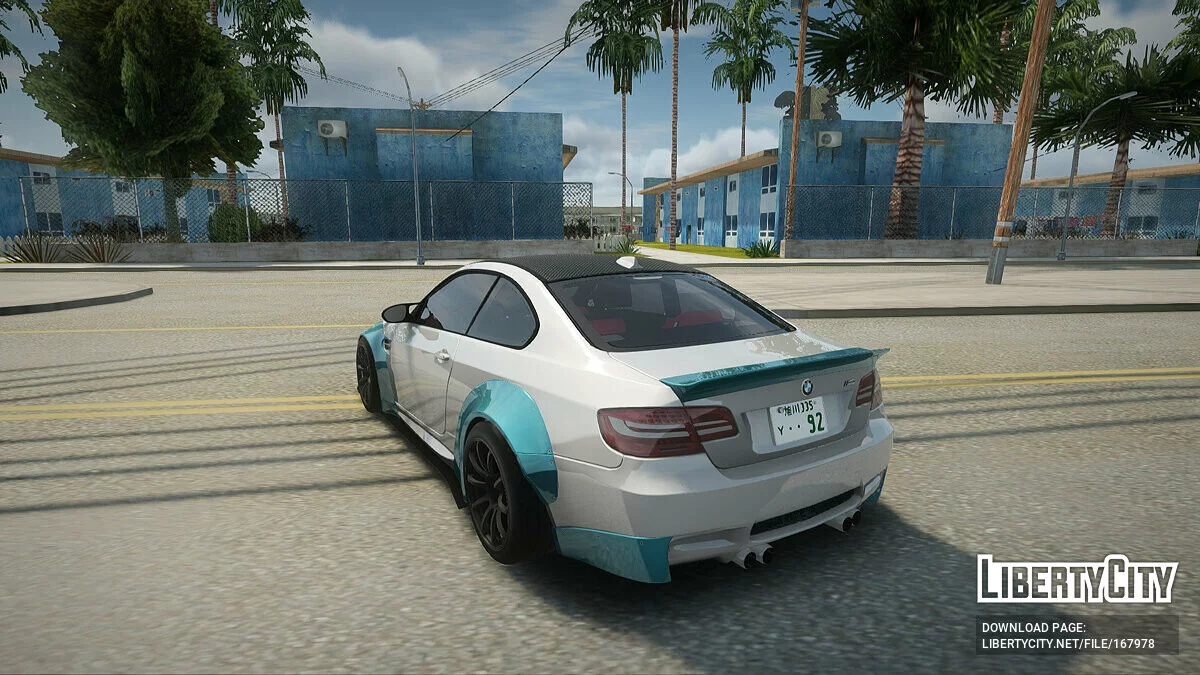Click the LibertyCity logo watermark
This screenshot has height=675, width=1200.
coord(1077,579)
